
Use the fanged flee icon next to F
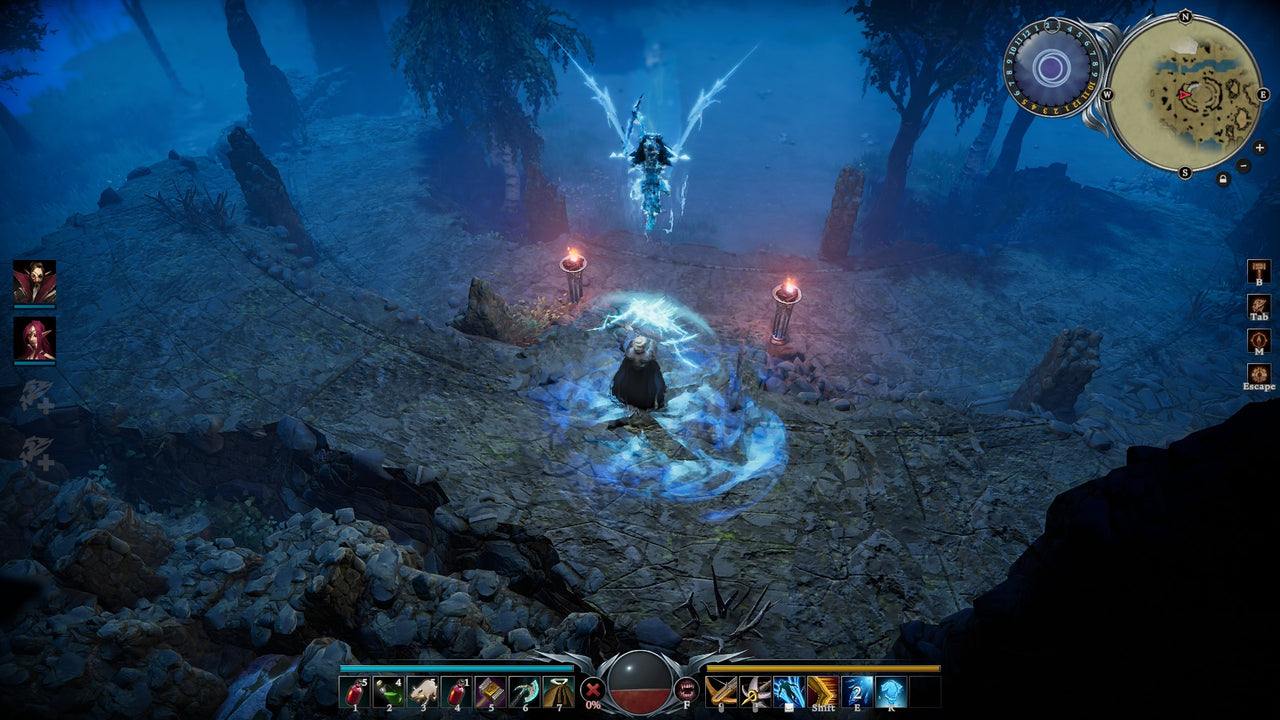pyautogui.click(x=686, y=691)
